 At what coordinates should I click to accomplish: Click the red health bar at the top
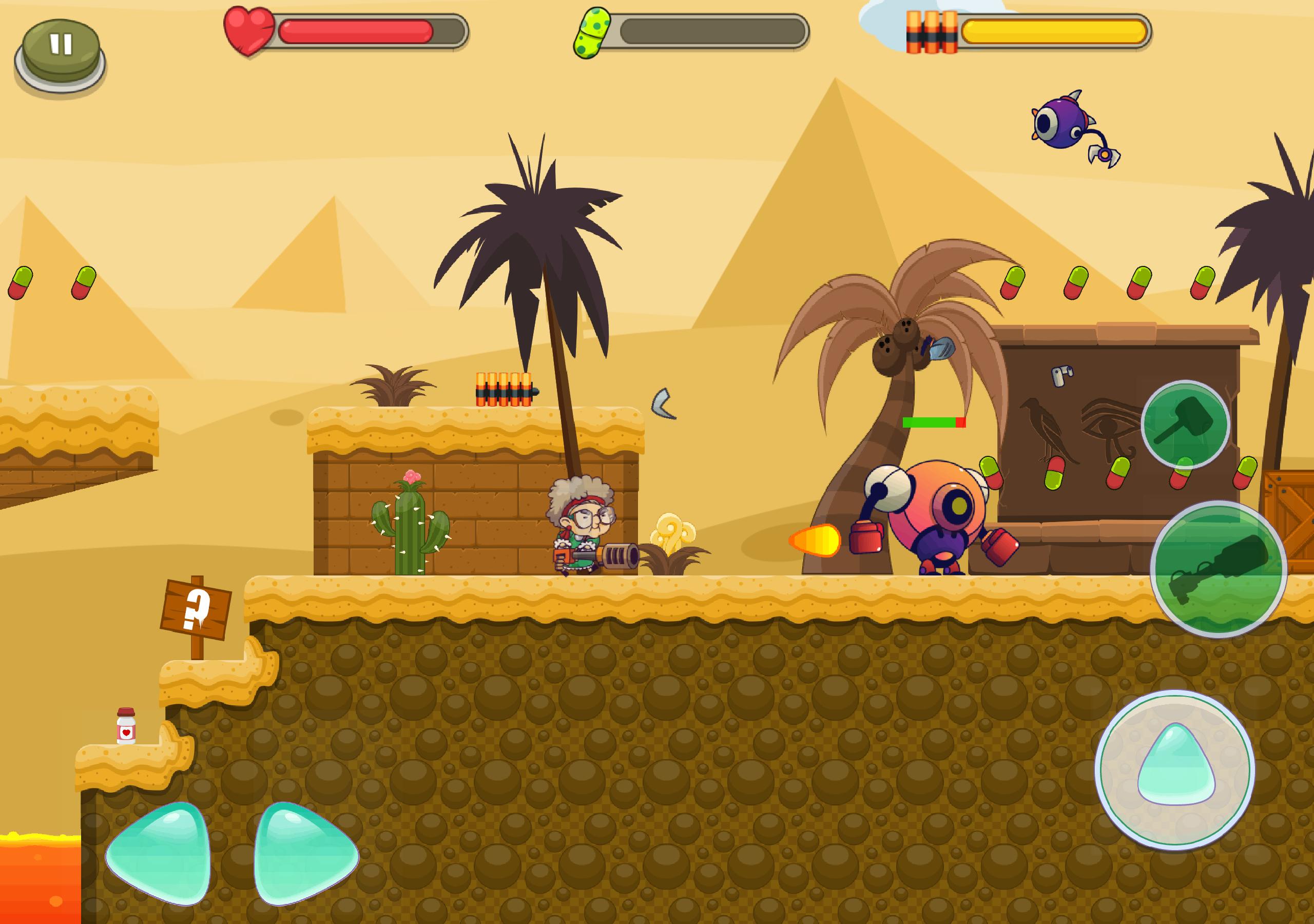tap(355, 31)
